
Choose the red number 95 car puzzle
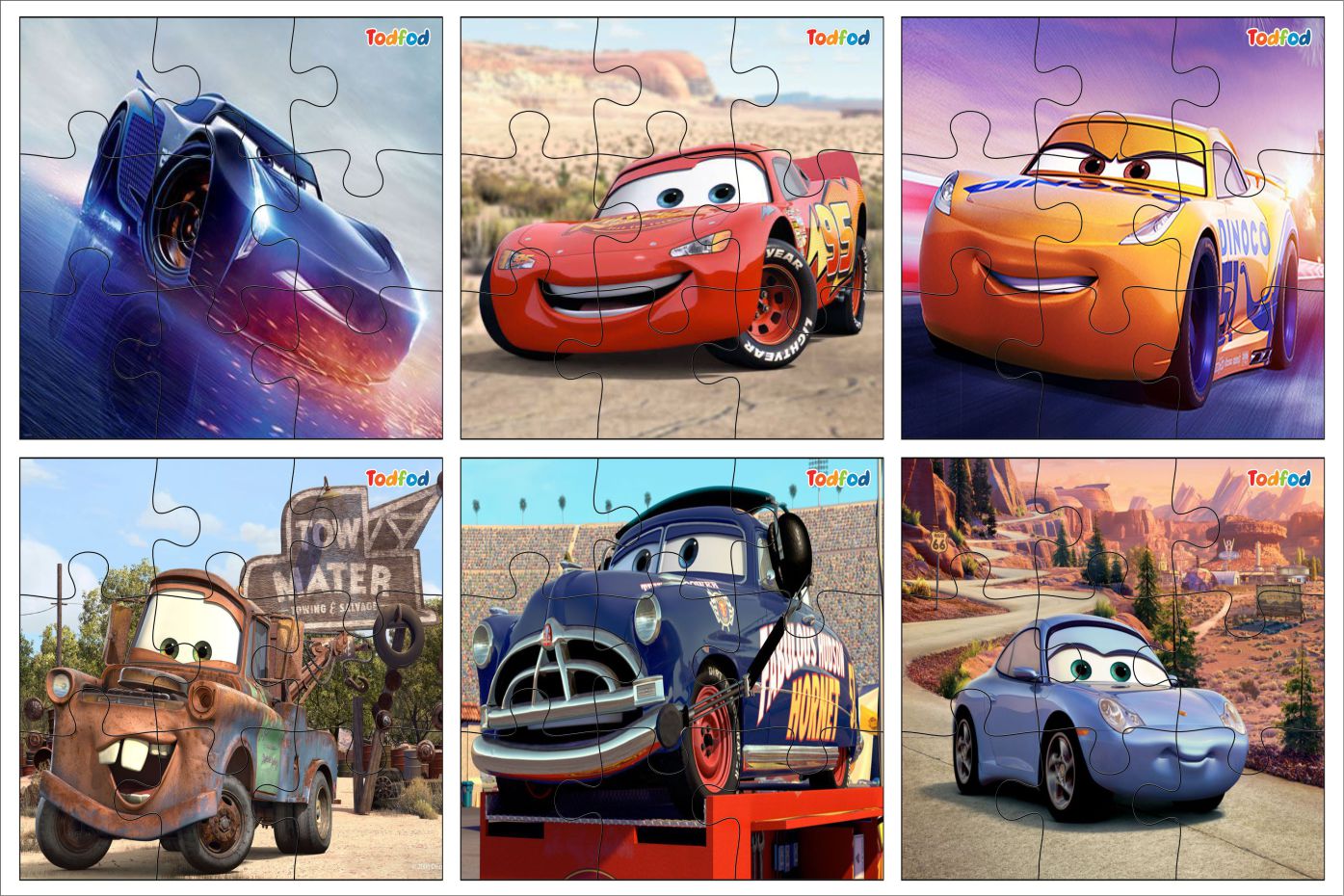coord(672,227)
